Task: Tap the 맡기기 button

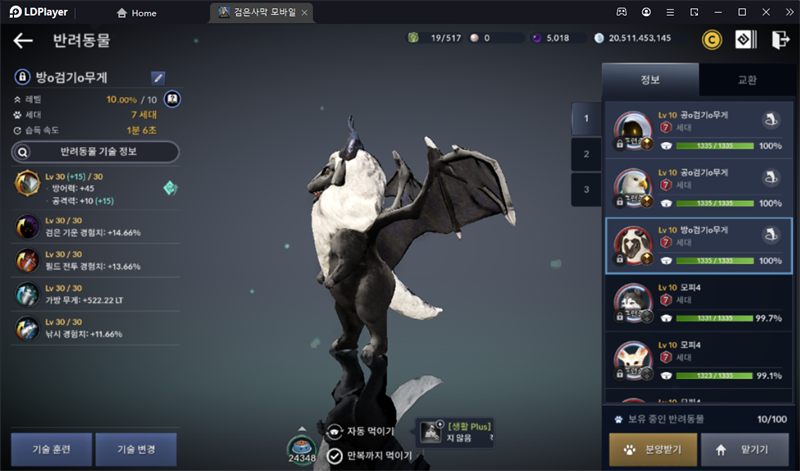Action: pyautogui.click(x=745, y=450)
